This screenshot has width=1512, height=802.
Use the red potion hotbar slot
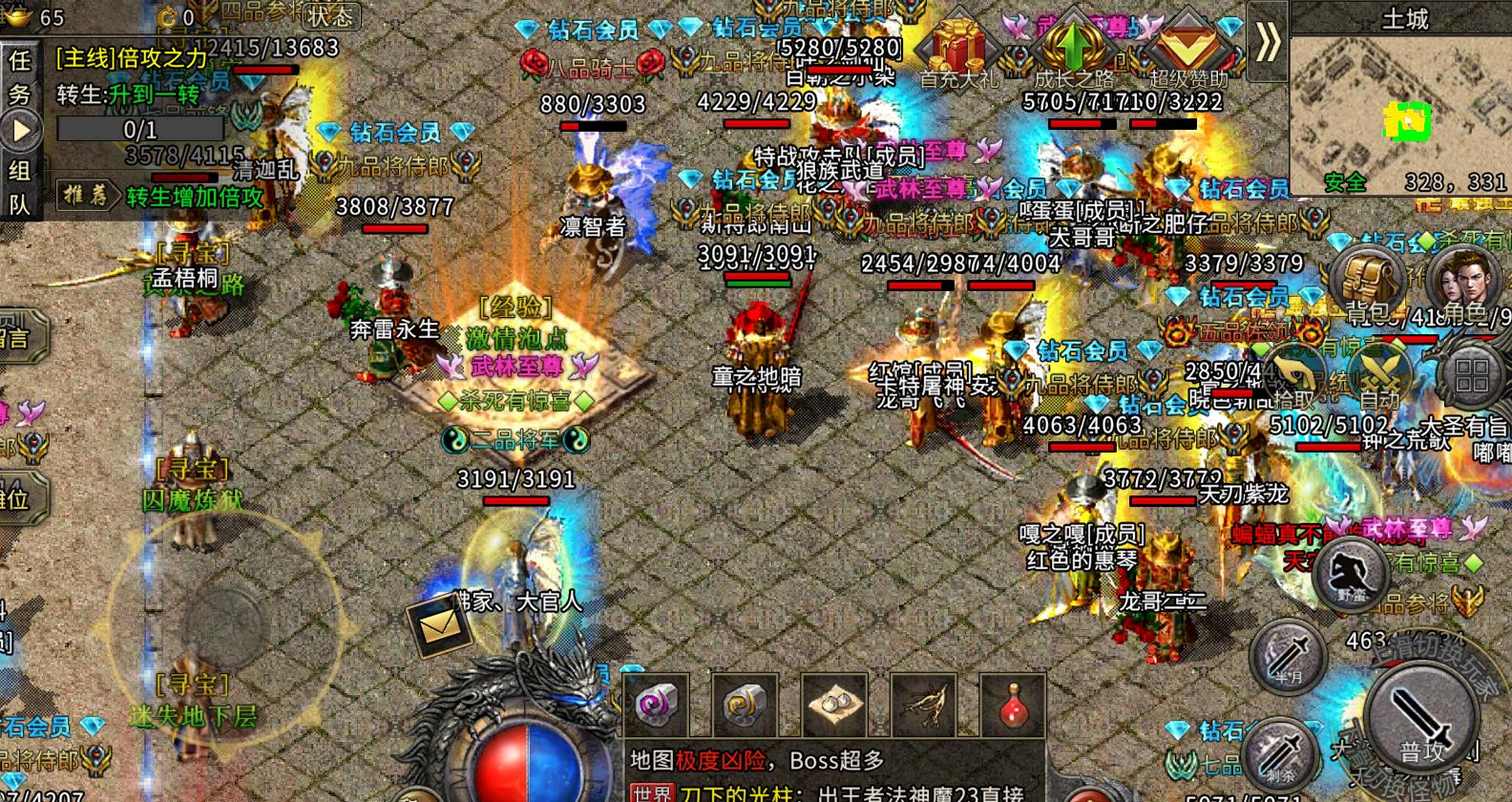coord(1013,707)
